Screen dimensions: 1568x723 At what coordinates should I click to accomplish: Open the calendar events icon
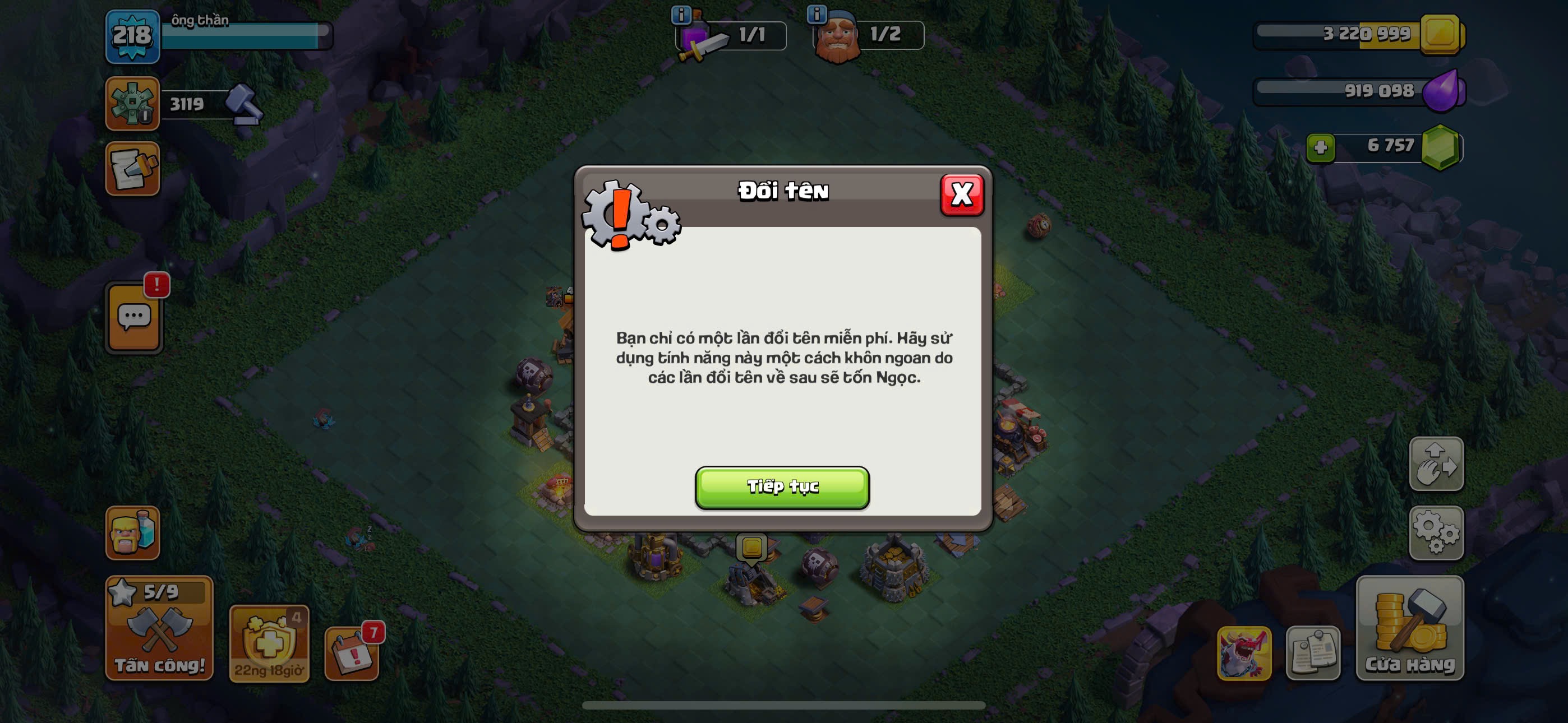tap(351, 654)
